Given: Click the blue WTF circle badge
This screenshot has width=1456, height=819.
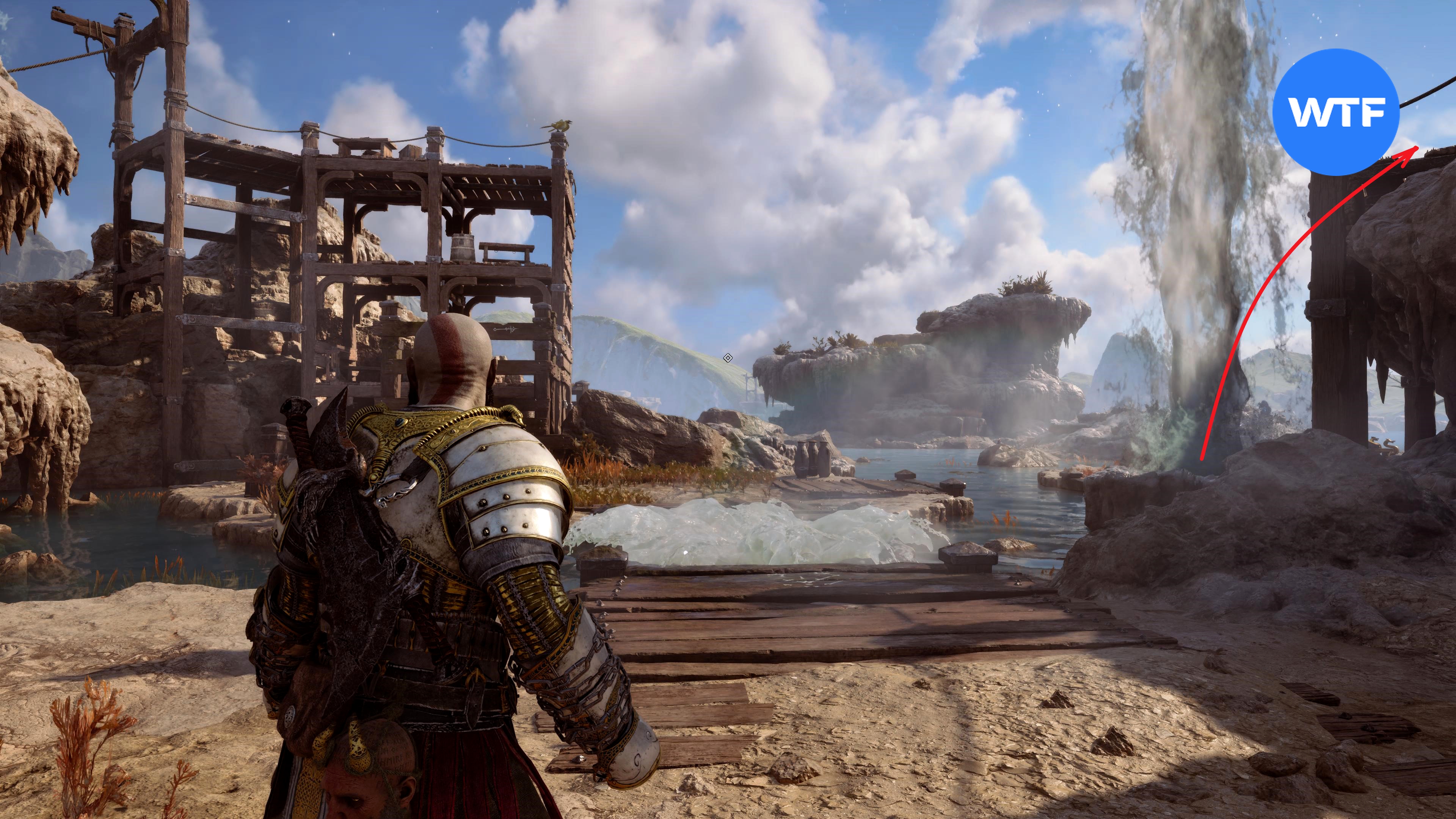Looking at the screenshot, I should click(1335, 112).
